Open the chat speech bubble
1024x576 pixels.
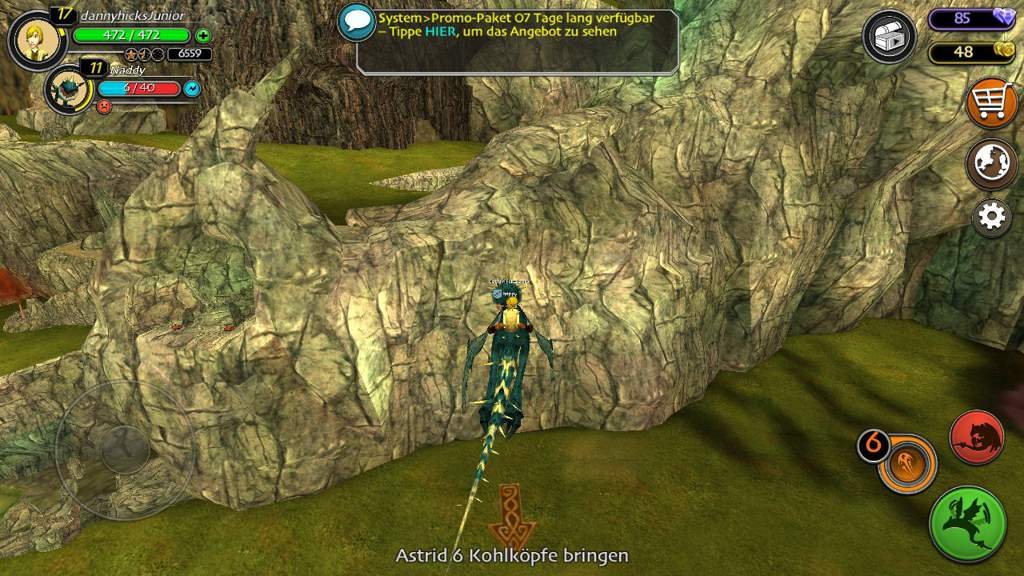click(x=356, y=22)
